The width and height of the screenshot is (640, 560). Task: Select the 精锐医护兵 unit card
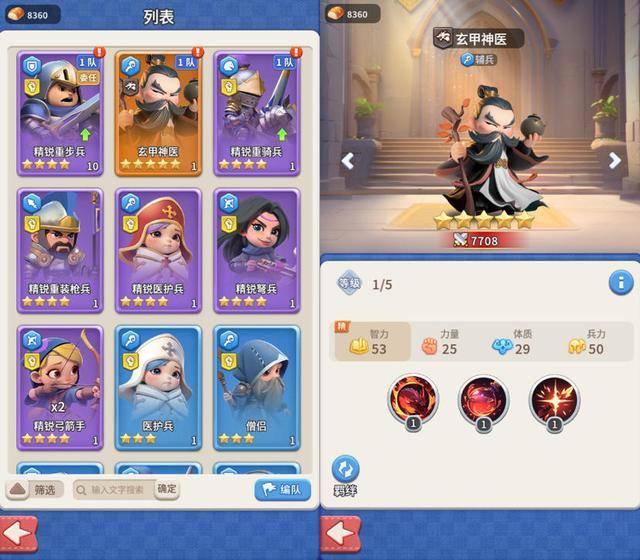[158, 248]
